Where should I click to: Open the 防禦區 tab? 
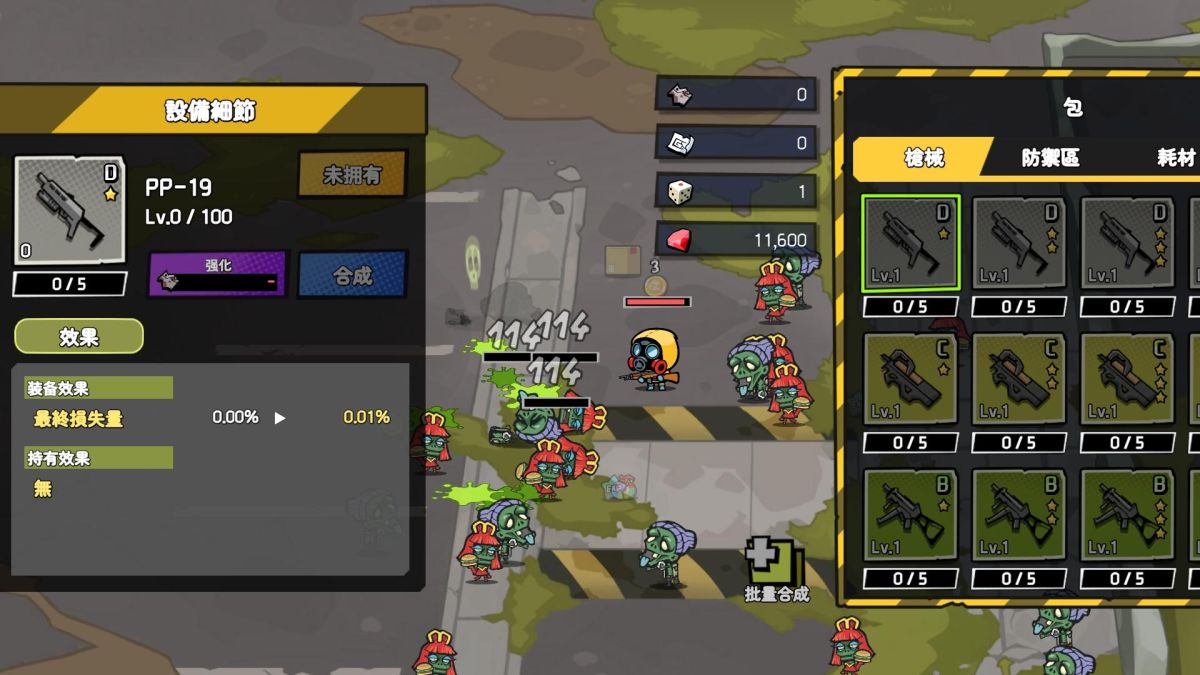pos(1050,158)
